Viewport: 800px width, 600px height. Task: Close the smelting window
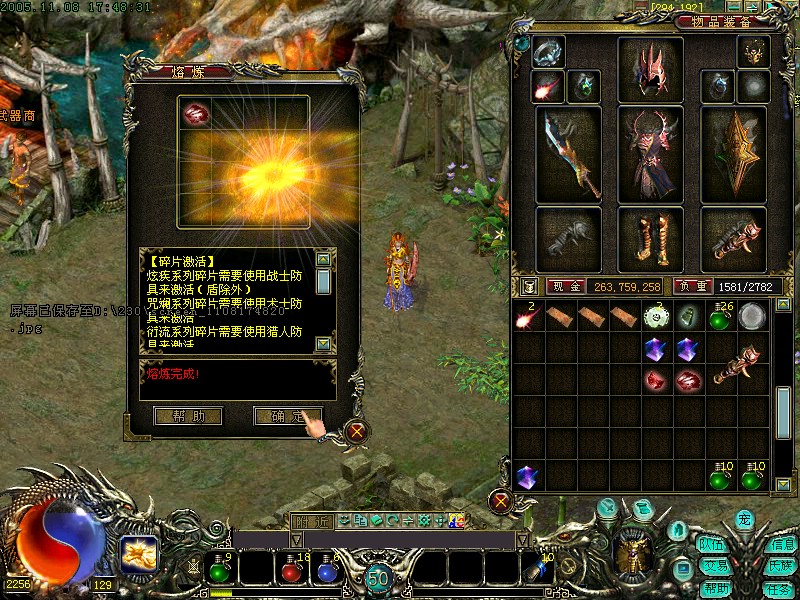(356, 432)
